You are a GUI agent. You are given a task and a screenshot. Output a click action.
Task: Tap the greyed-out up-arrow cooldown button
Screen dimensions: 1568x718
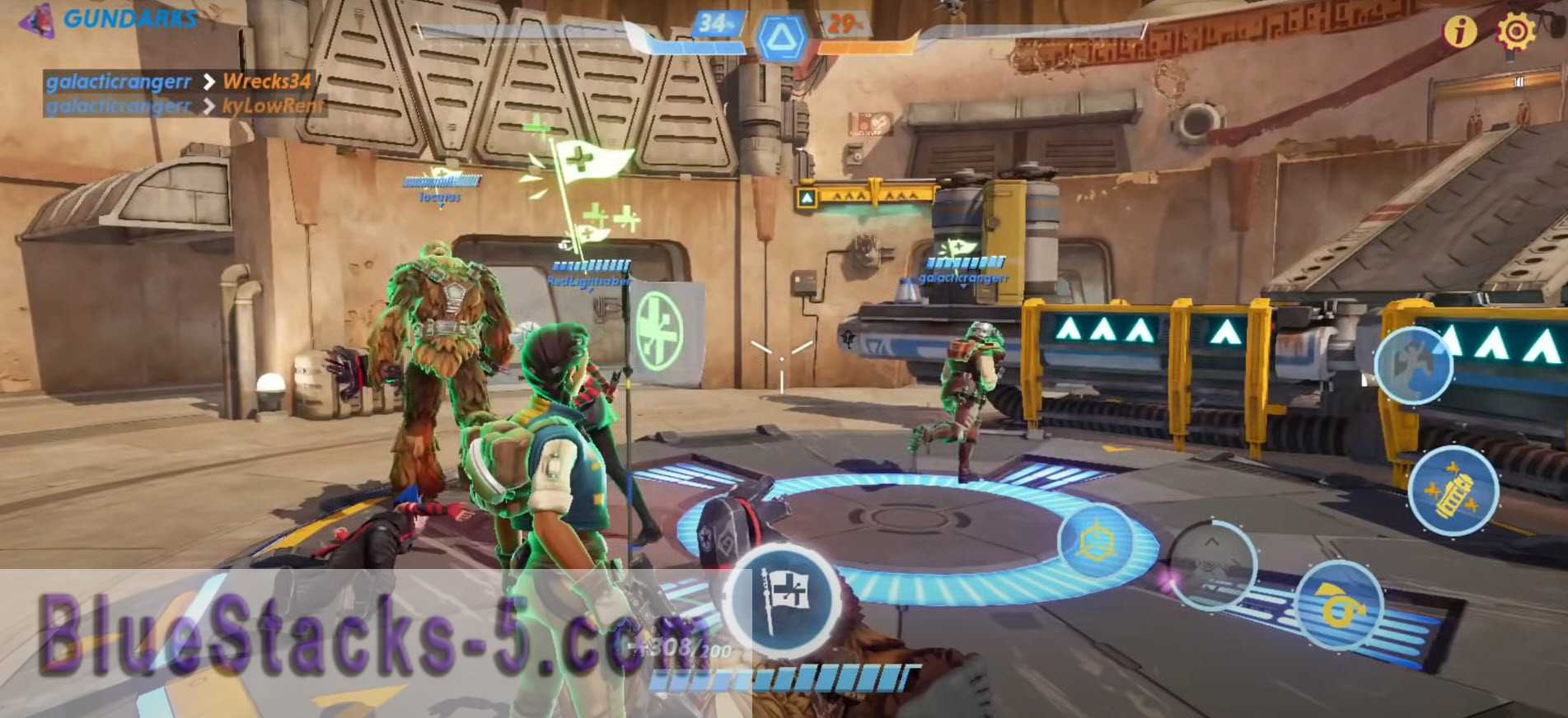click(1213, 565)
